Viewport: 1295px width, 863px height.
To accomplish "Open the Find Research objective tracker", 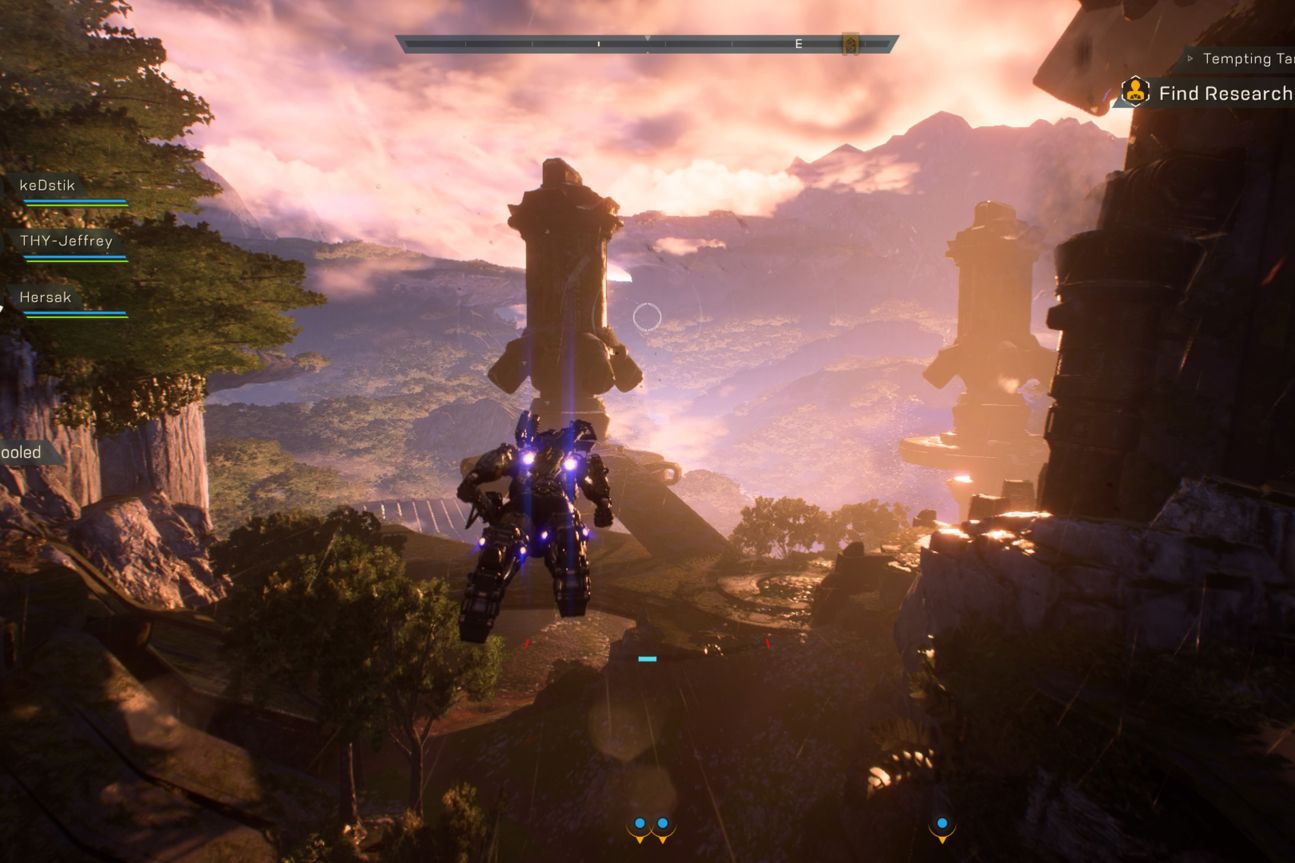I will 1222,94.
